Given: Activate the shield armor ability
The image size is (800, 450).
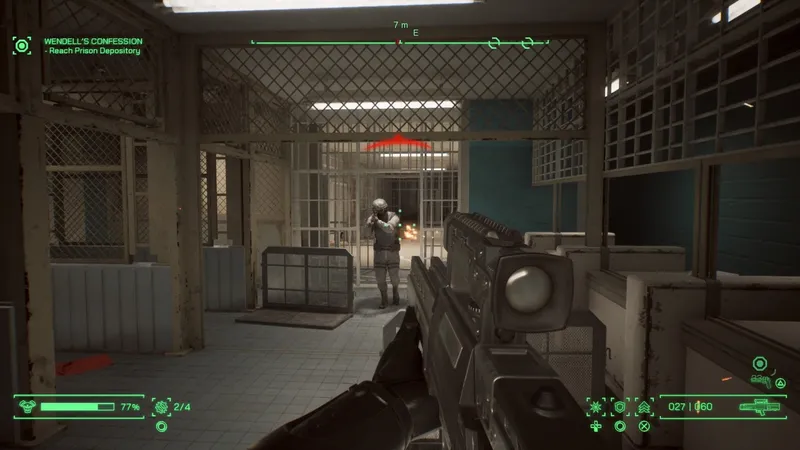Looking at the screenshot, I should (620, 407).
